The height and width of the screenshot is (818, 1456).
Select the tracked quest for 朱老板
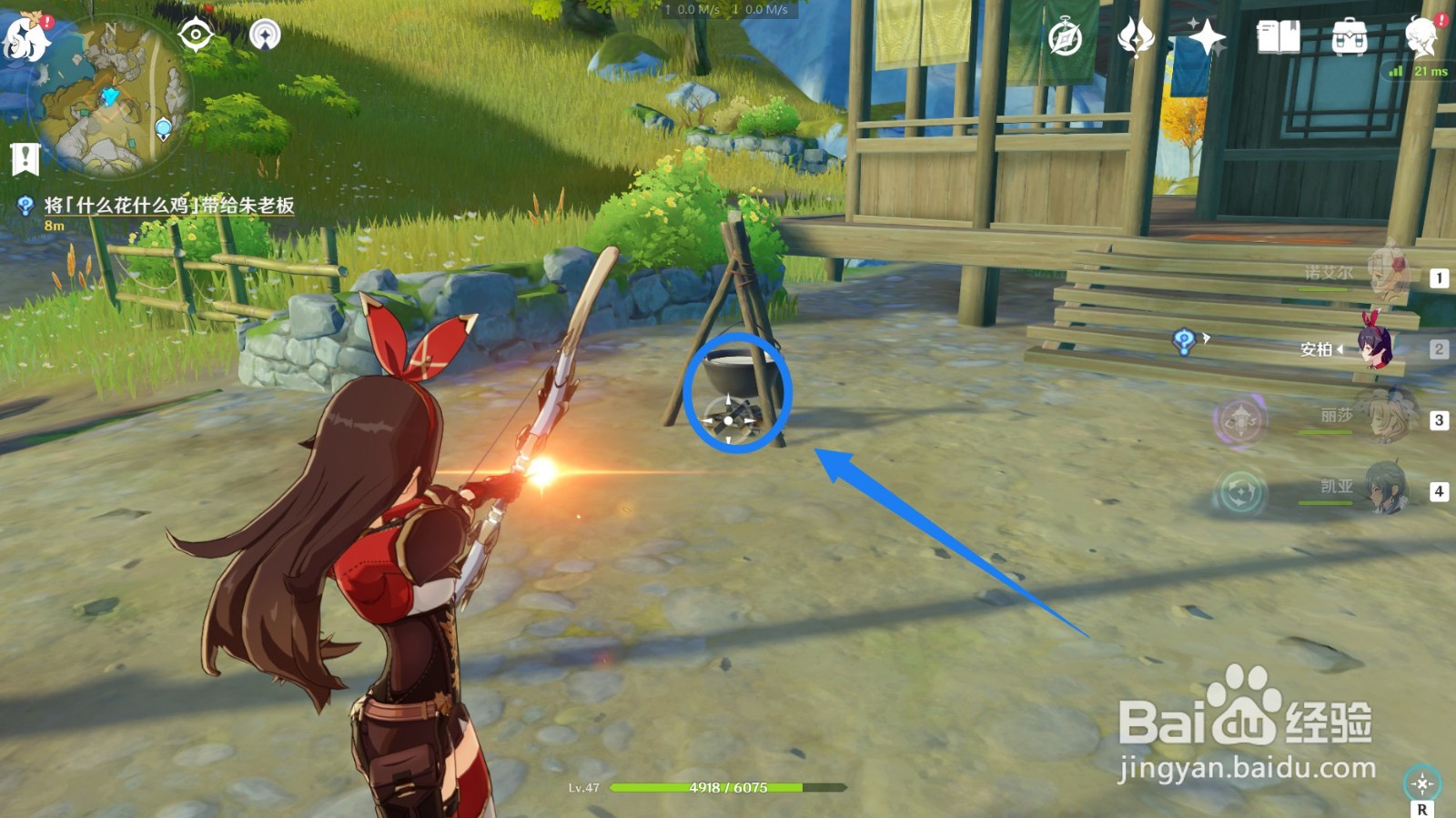click(169, 206)
